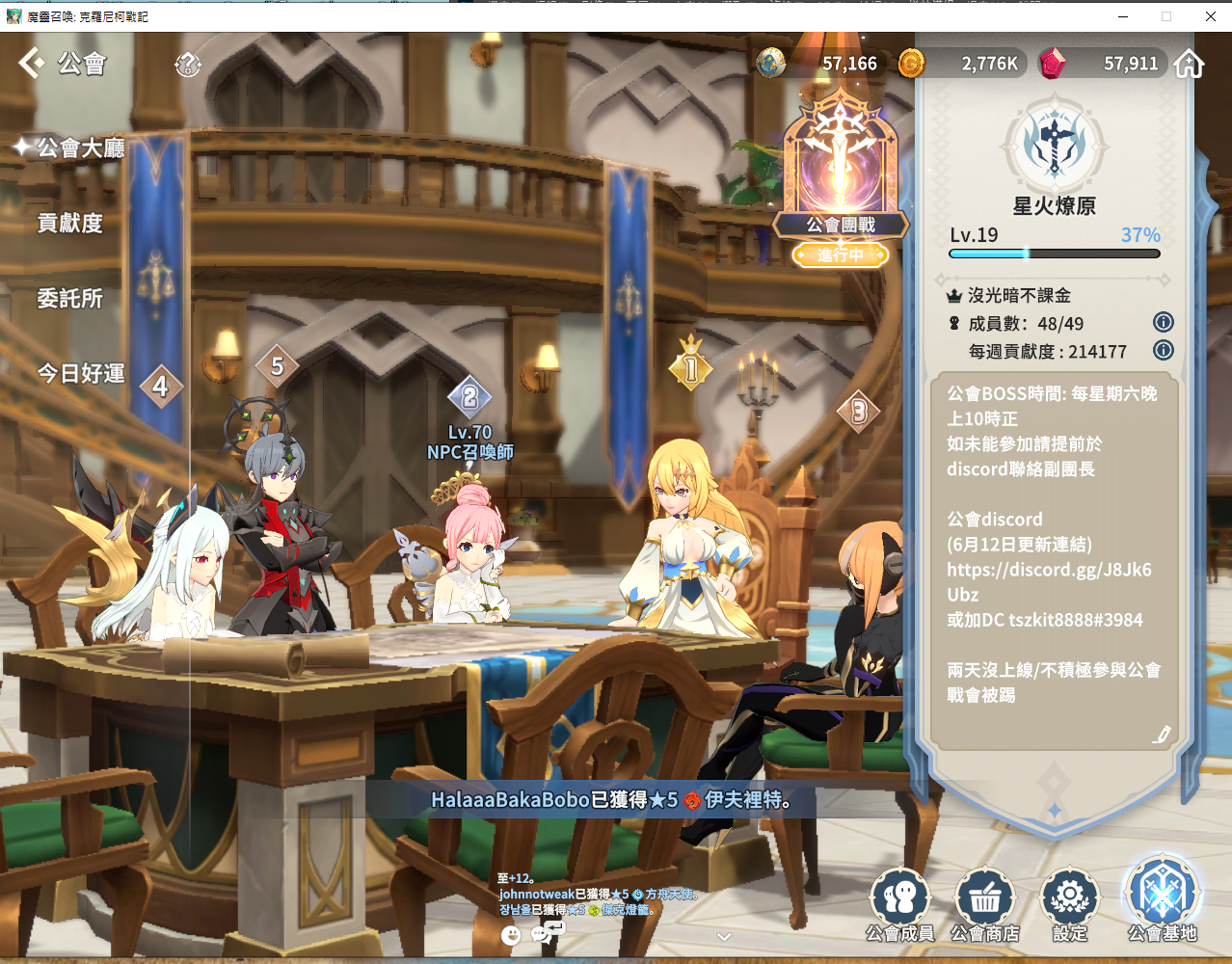Select seat marker number 4

point(161,387)
